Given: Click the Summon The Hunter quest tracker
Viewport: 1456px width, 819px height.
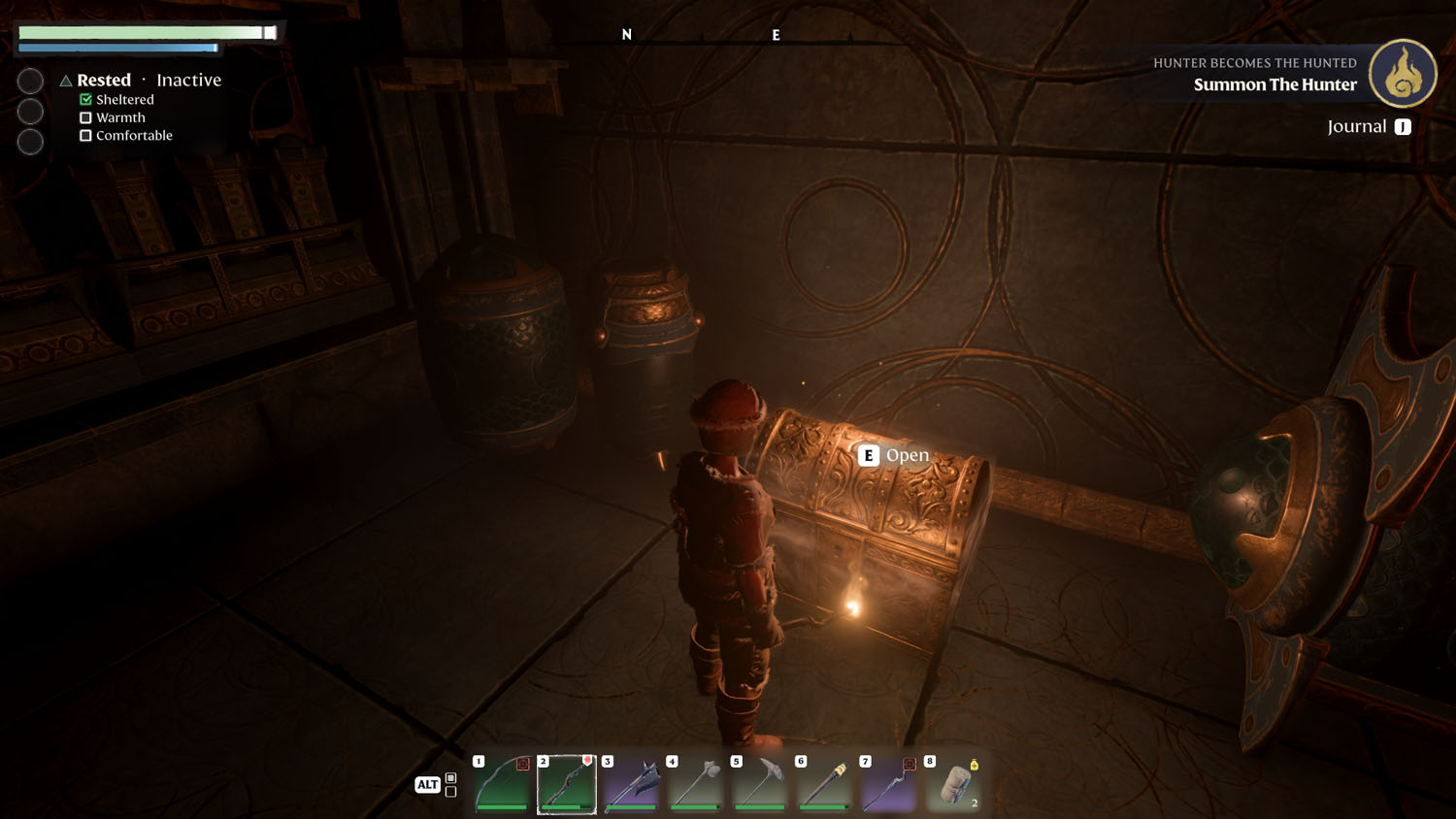Looking at the screenshot, I should (x=1274, y=84).
